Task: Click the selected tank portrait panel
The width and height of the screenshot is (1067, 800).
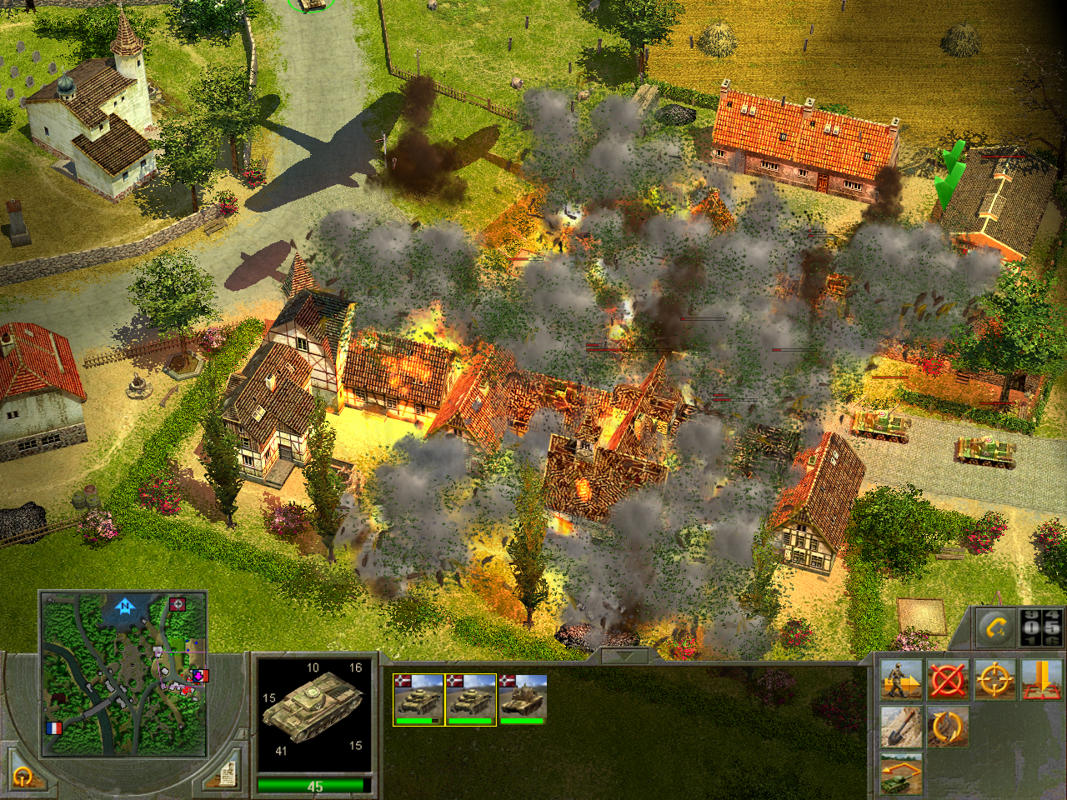Action: point(314,714)
